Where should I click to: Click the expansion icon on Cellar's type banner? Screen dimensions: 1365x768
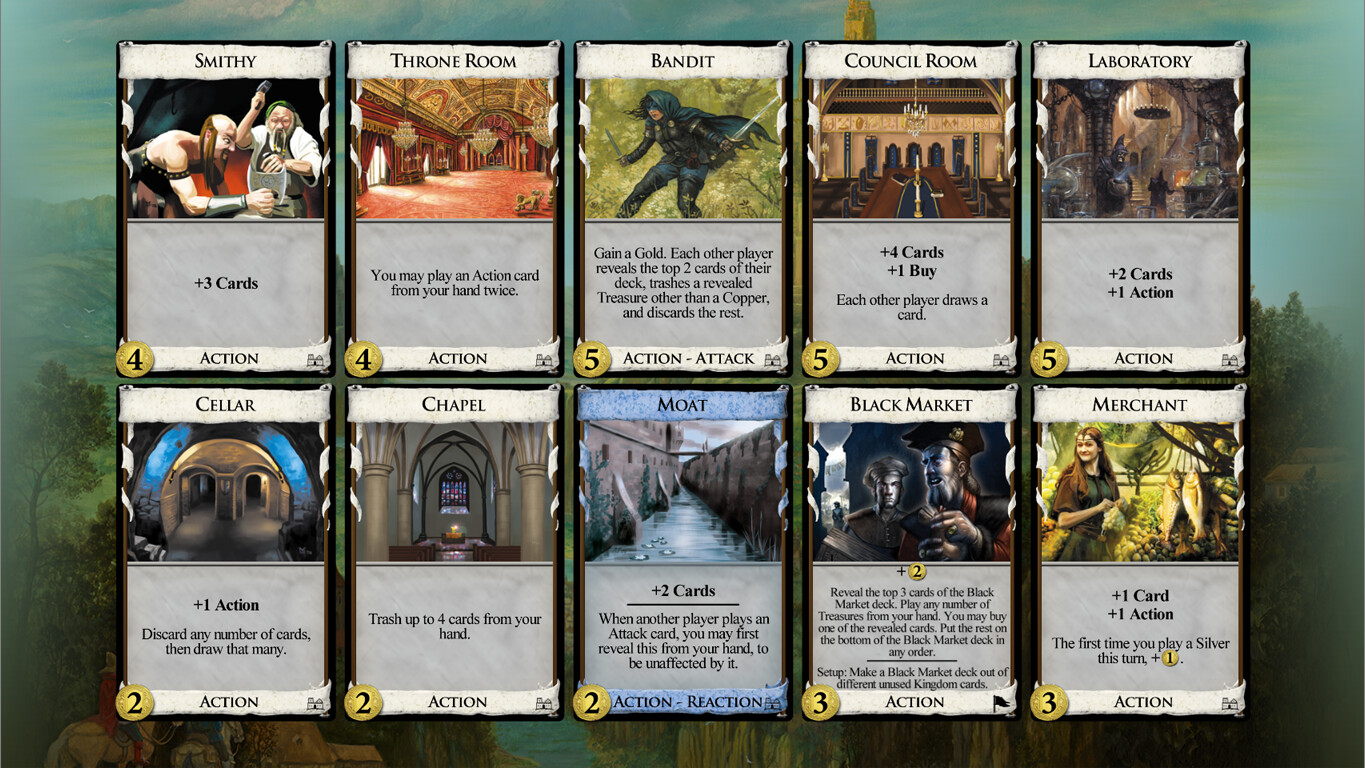coord(313,701)
